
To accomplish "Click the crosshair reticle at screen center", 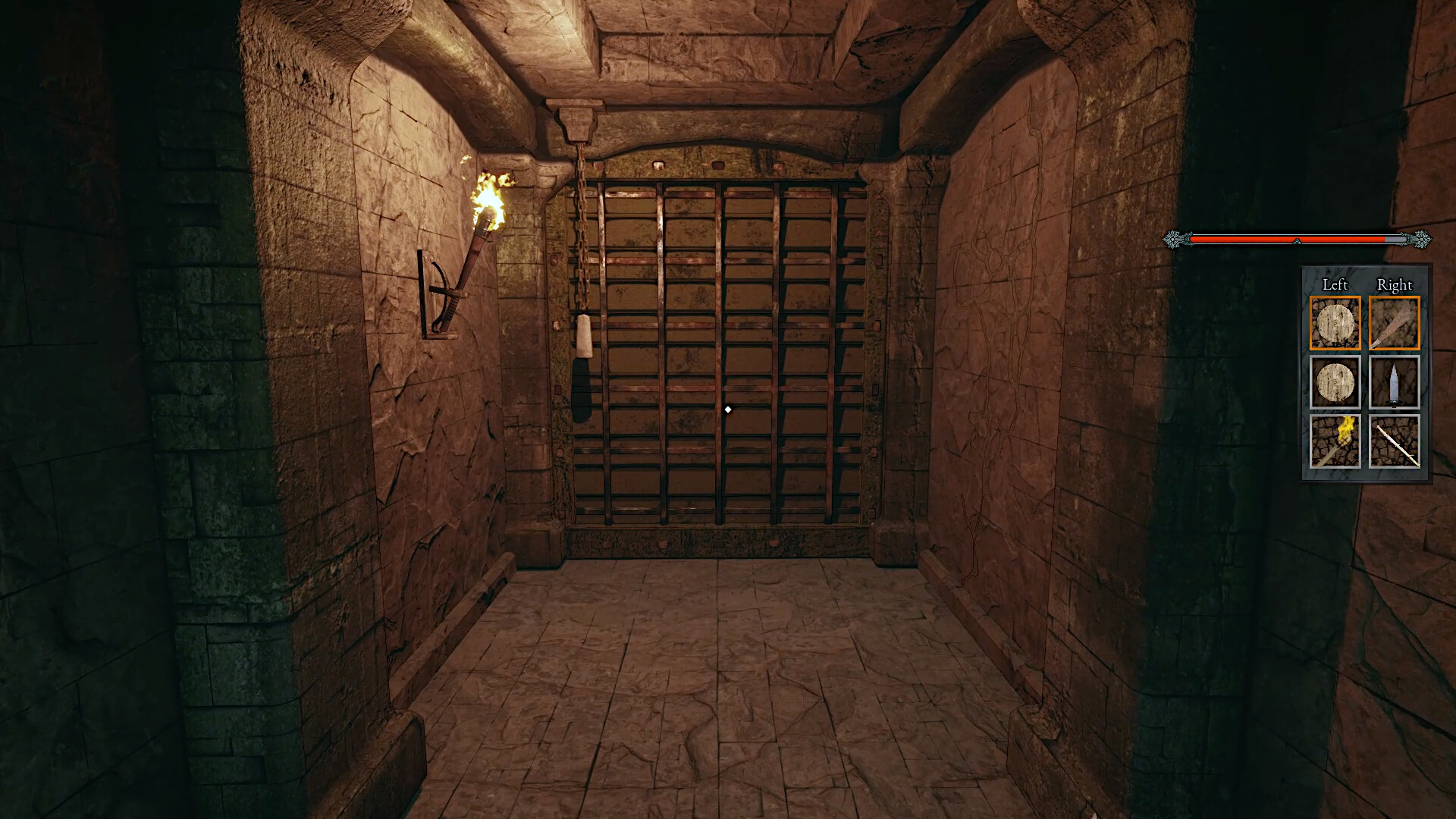I will coord(728,409).
